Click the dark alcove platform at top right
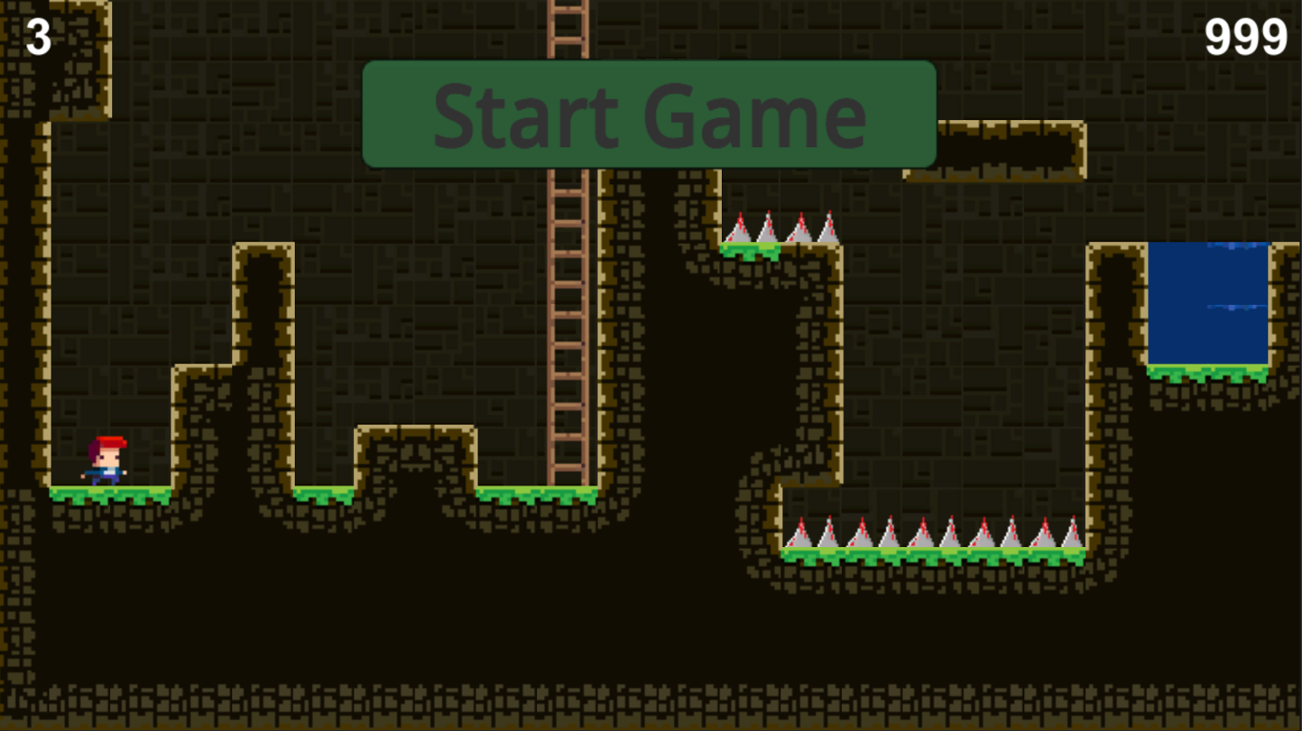Viewport: 1302px width, 731px height. [x=995, y=150]
